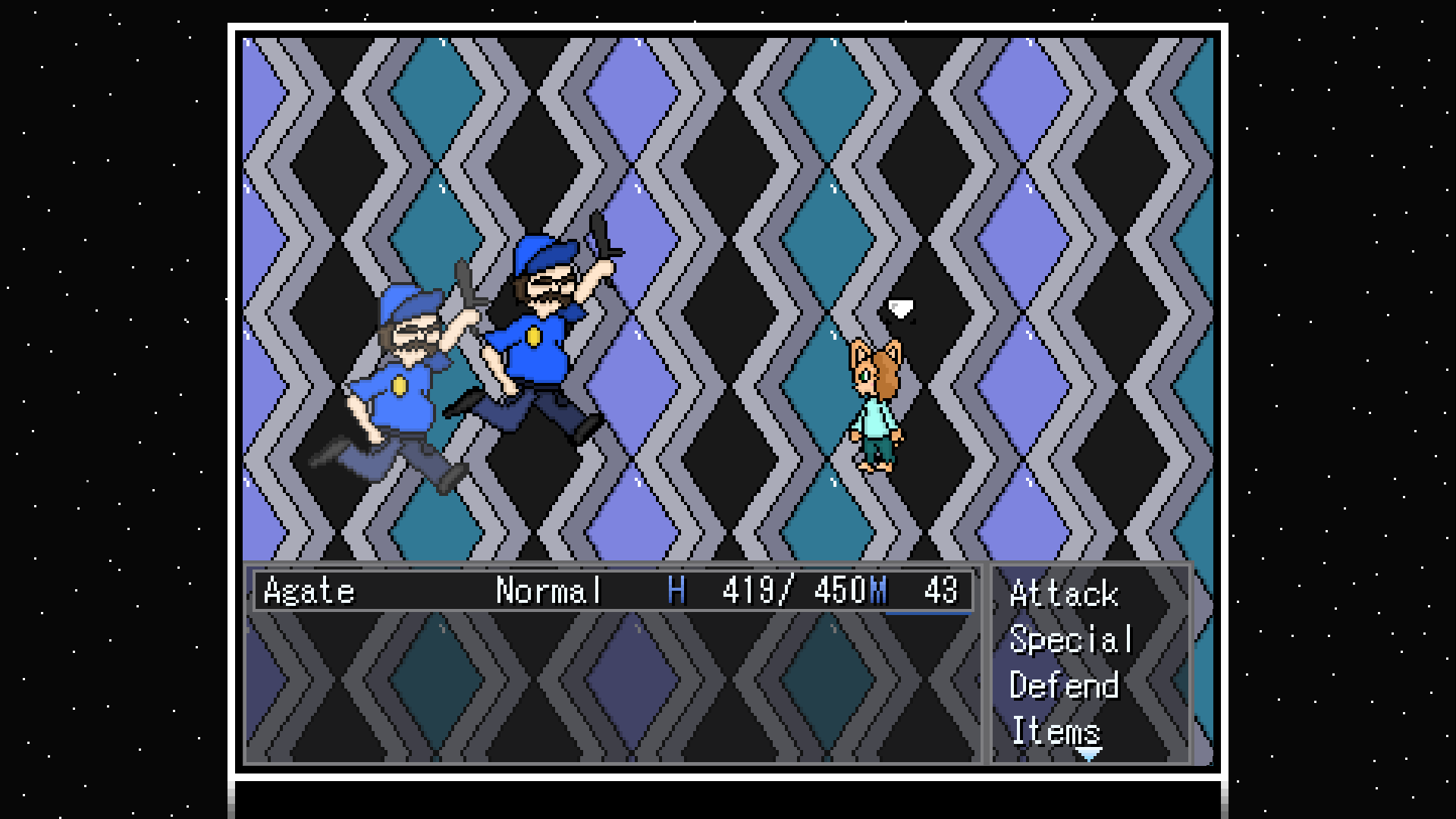Click Agate's name in the status bar

pyautogui.click(x=309, y=591)
